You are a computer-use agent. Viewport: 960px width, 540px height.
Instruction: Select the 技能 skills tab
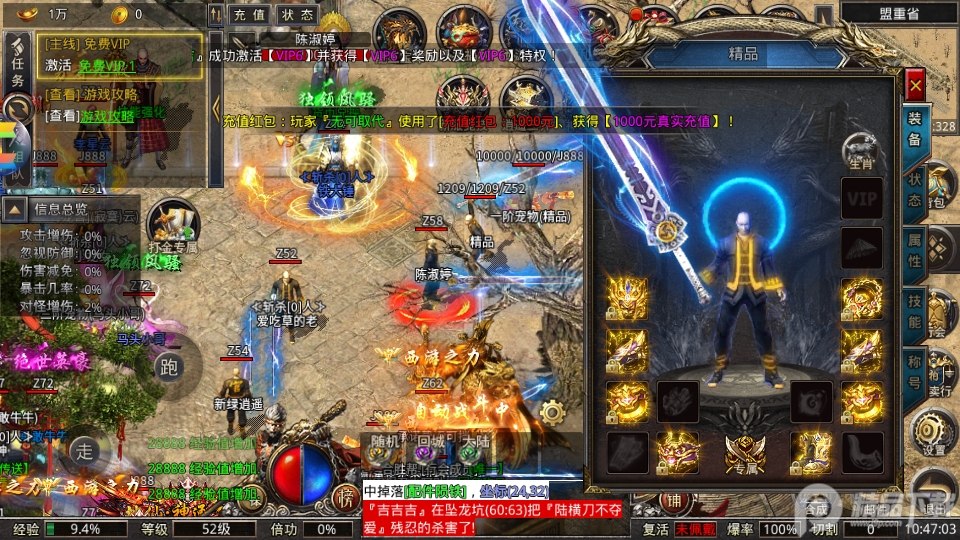[914, 311]
